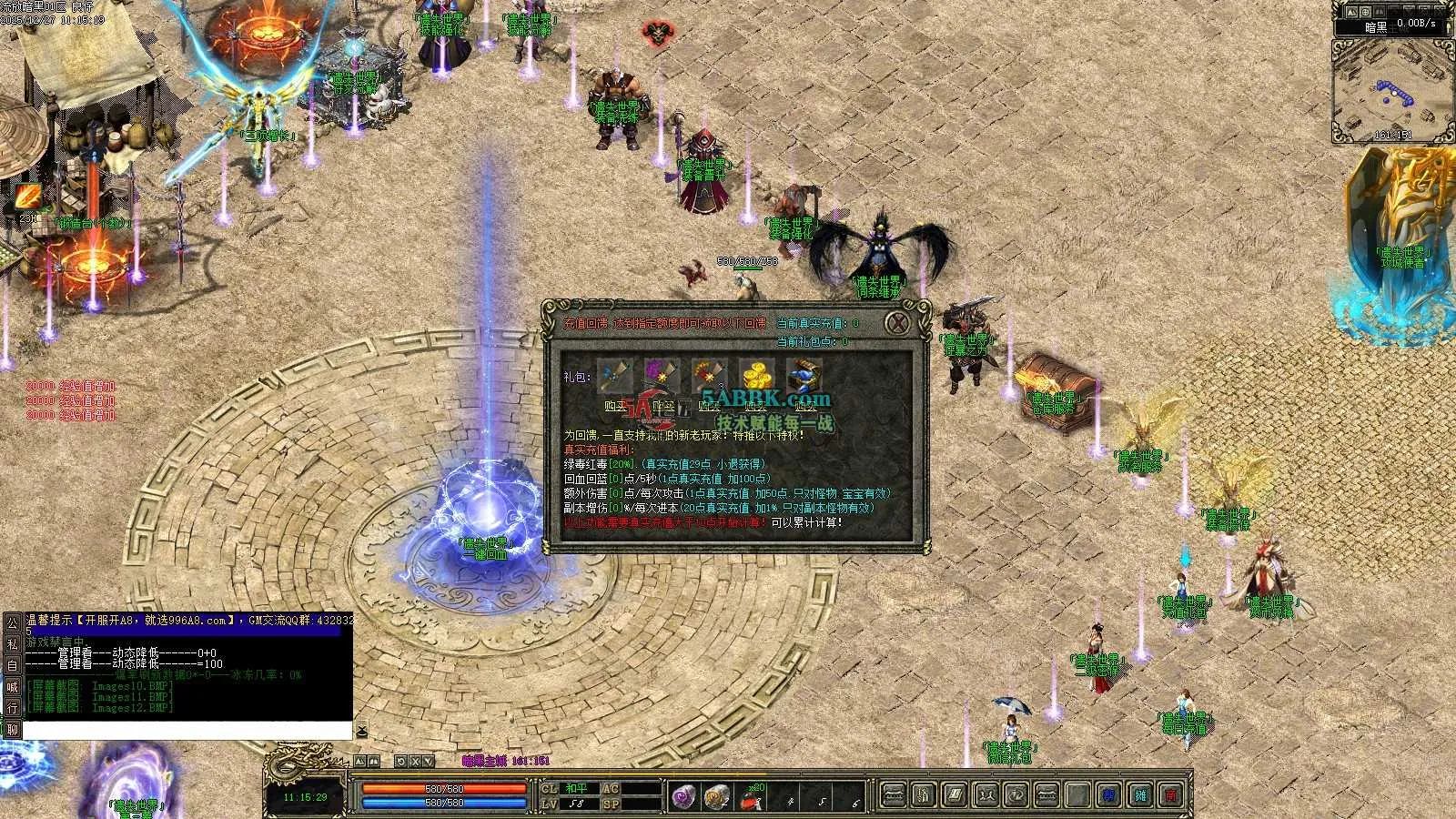Buy the red scroll gift pack

(x=709, y=407)
